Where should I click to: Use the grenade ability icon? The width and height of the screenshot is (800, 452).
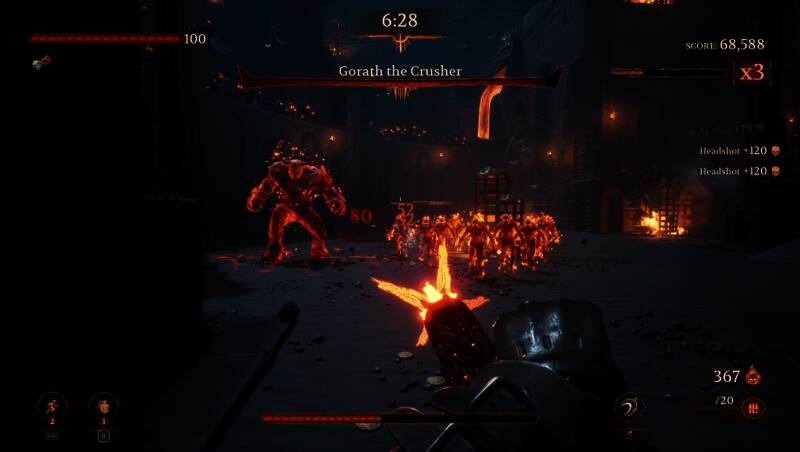pyautogui.click(x=103, y=406)
